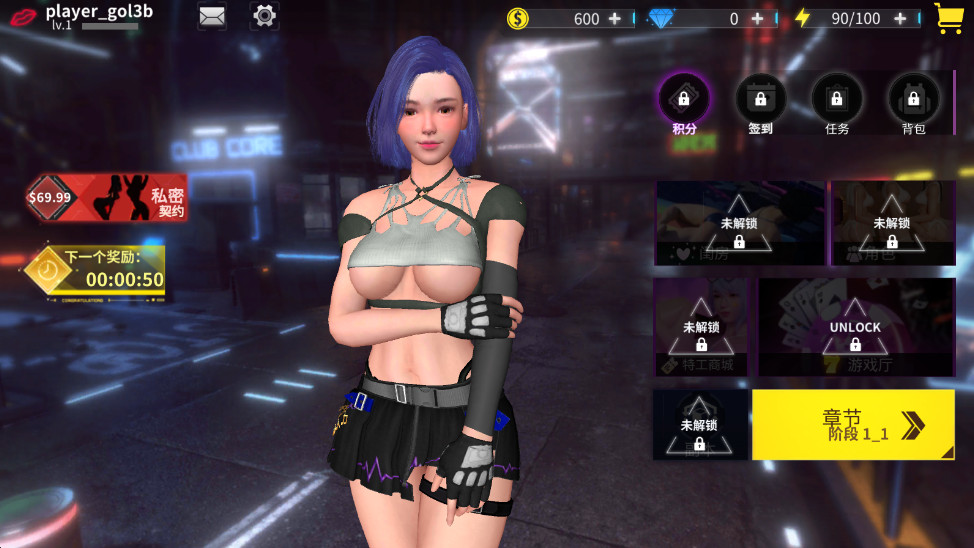Add diamonds using the plus button
974x548 pixels.
(760, 19)
